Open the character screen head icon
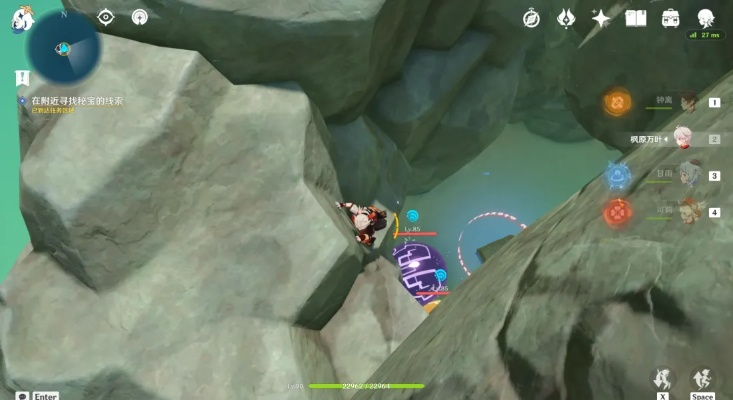The height and width of the screenshot is (400, 733). [x=706, y=18]
